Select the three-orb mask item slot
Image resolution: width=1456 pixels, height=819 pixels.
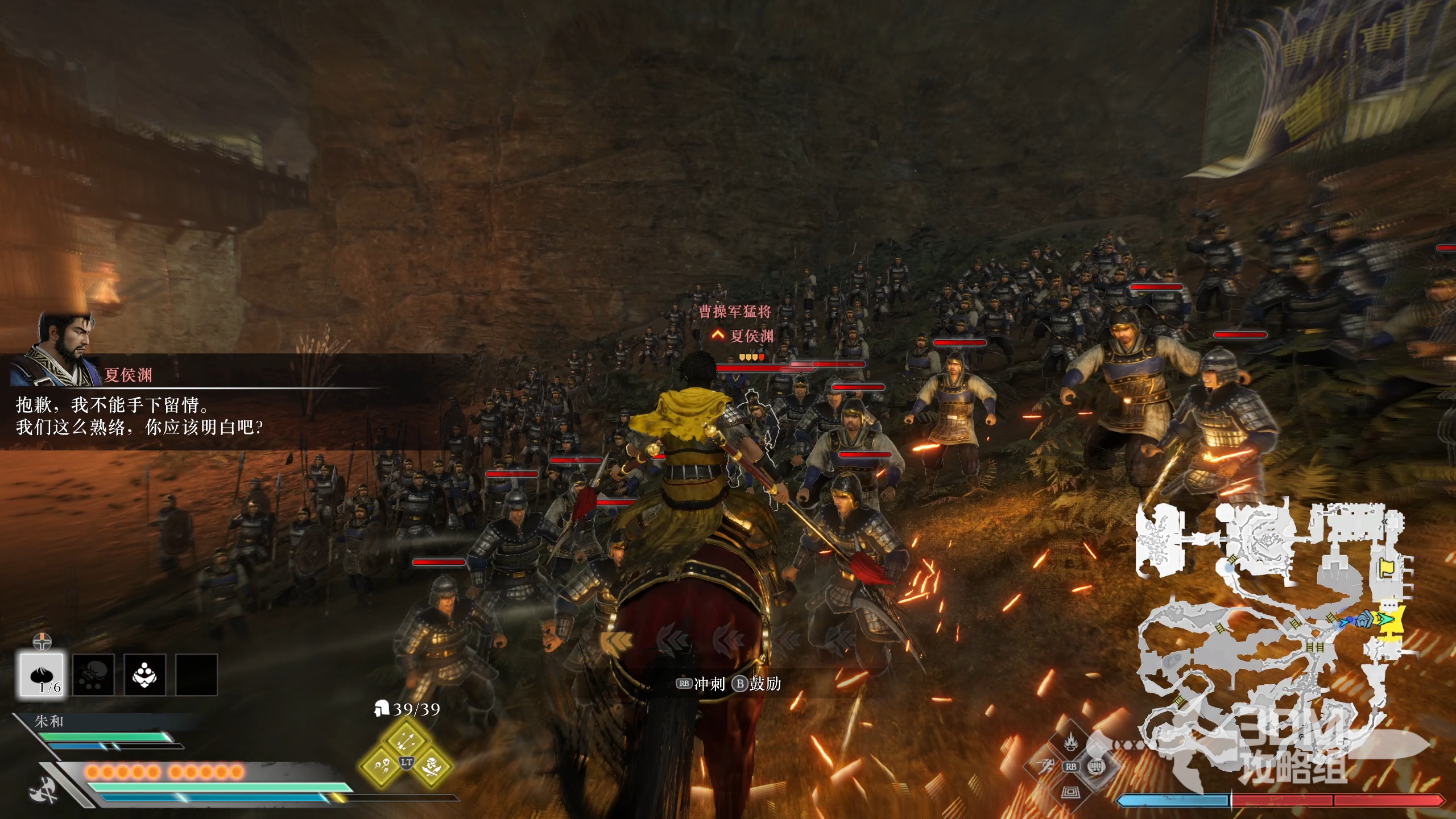(145, 675)
